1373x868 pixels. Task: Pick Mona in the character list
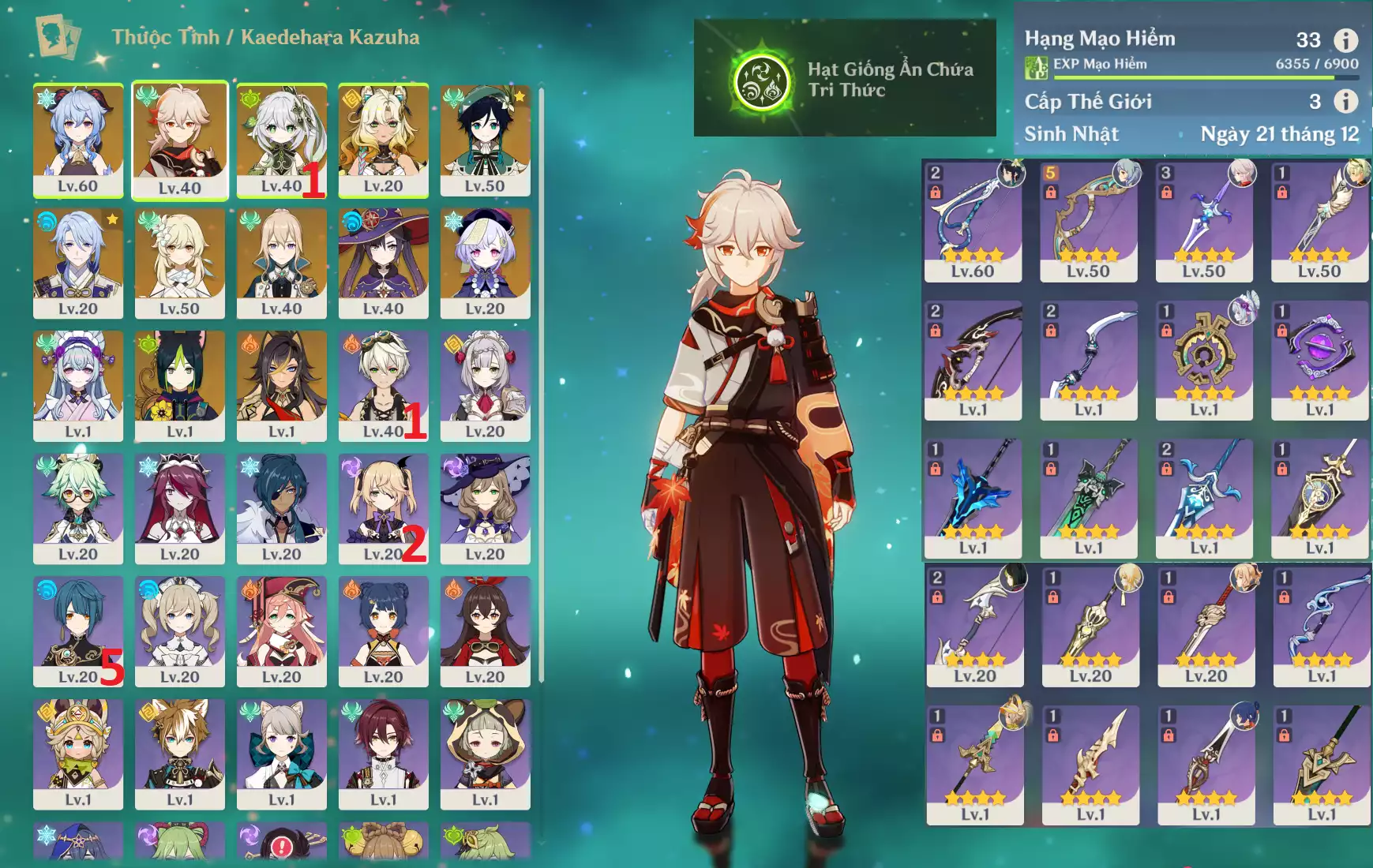coord(383,263)
